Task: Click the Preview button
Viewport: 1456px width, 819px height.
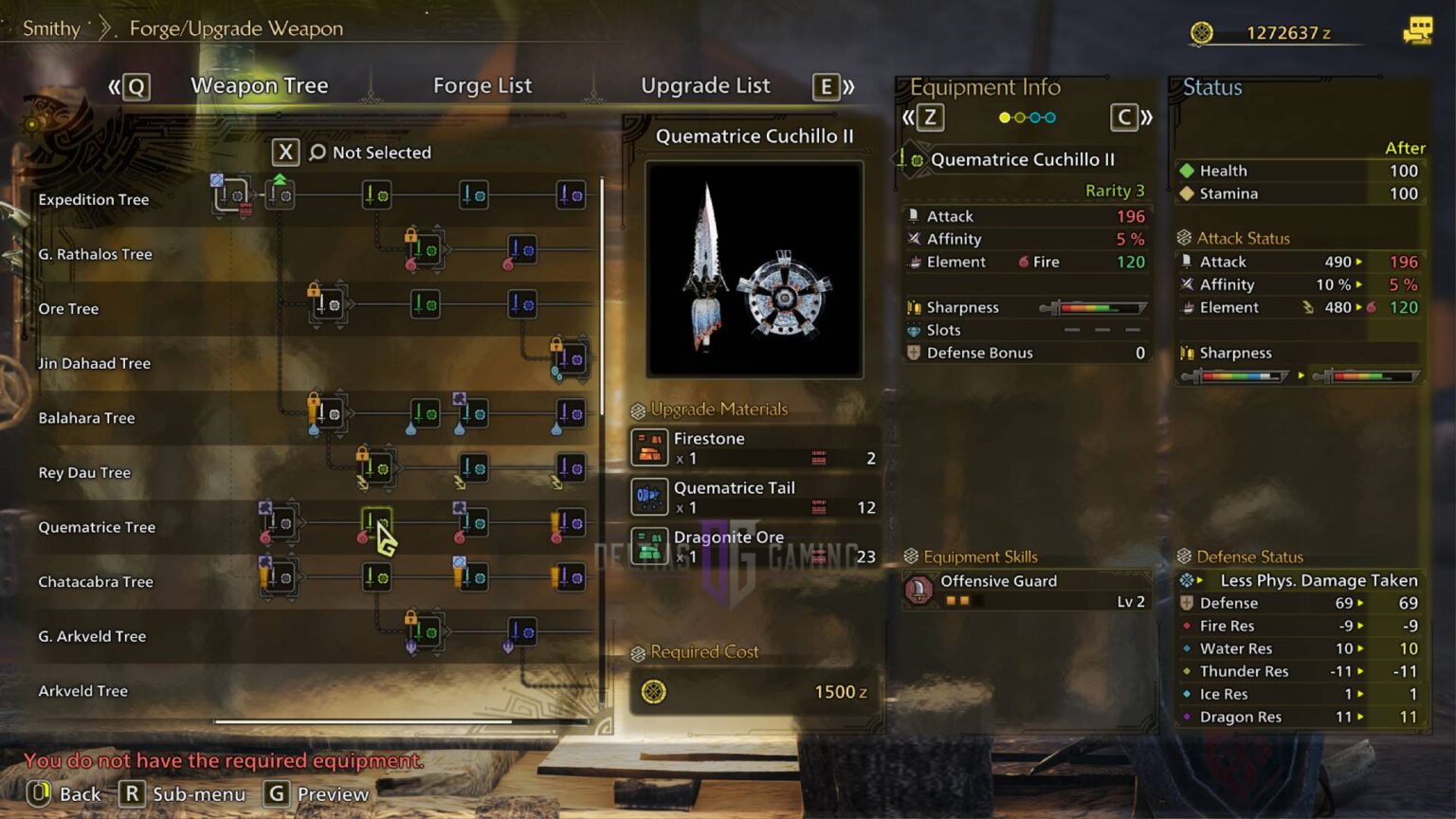Action: point(316,794)
